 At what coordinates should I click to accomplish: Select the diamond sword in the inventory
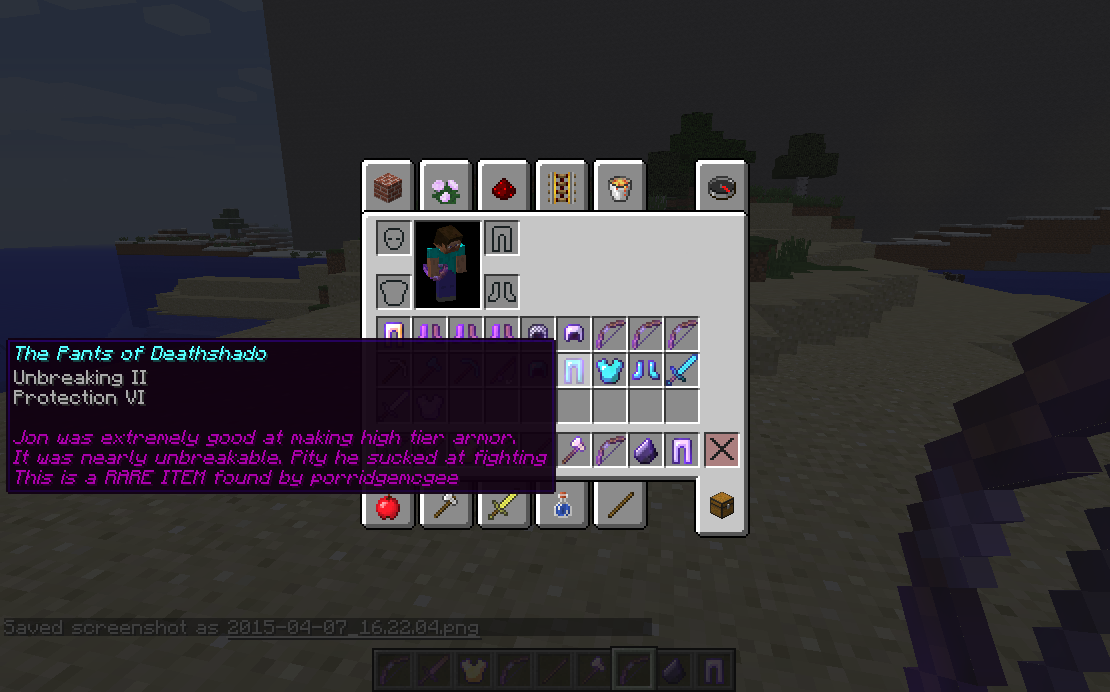click(681, 372)
